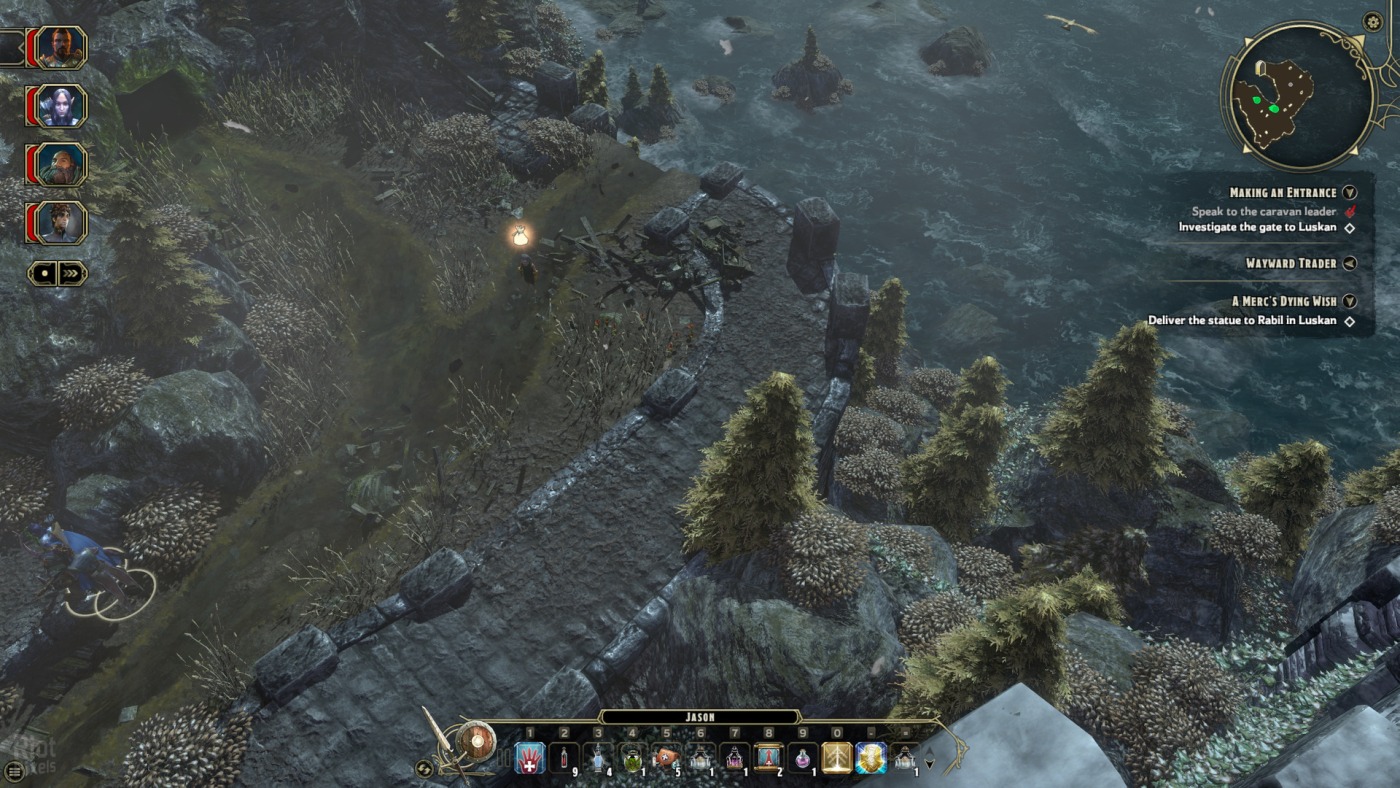
Task: Activate the red healing hand ability
Action: click(530, 758)
